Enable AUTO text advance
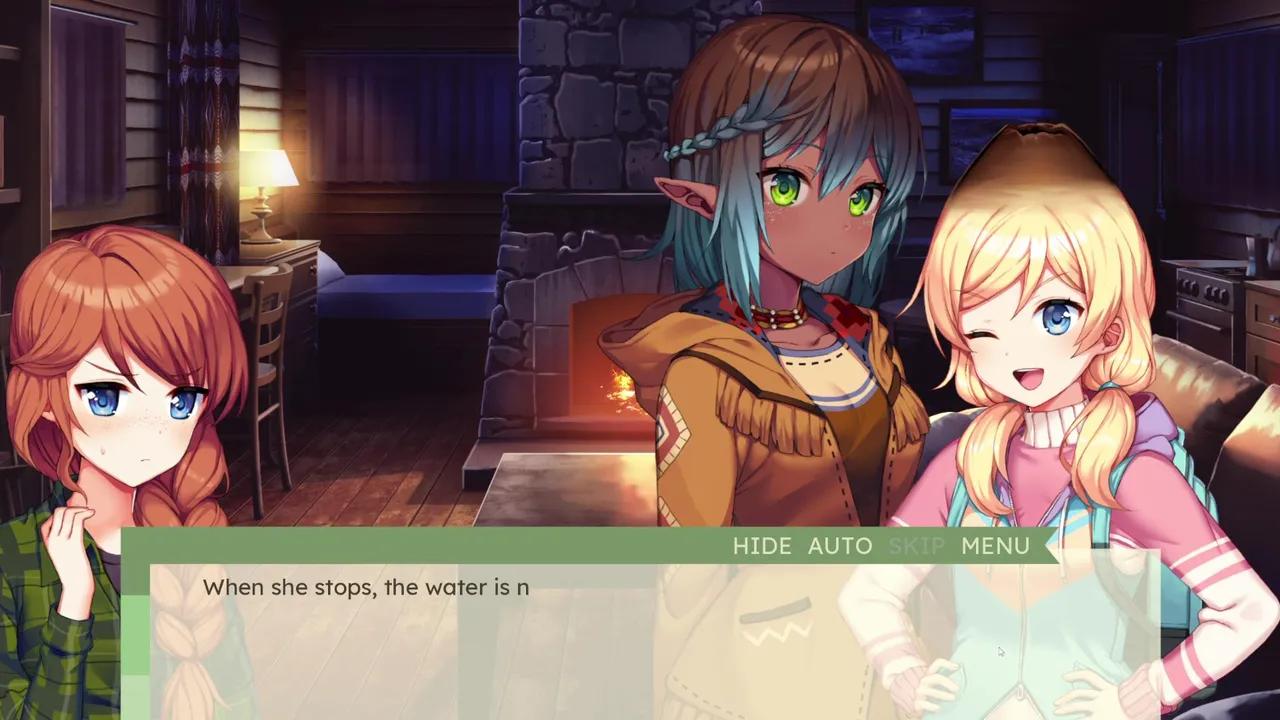 point(839,546)
